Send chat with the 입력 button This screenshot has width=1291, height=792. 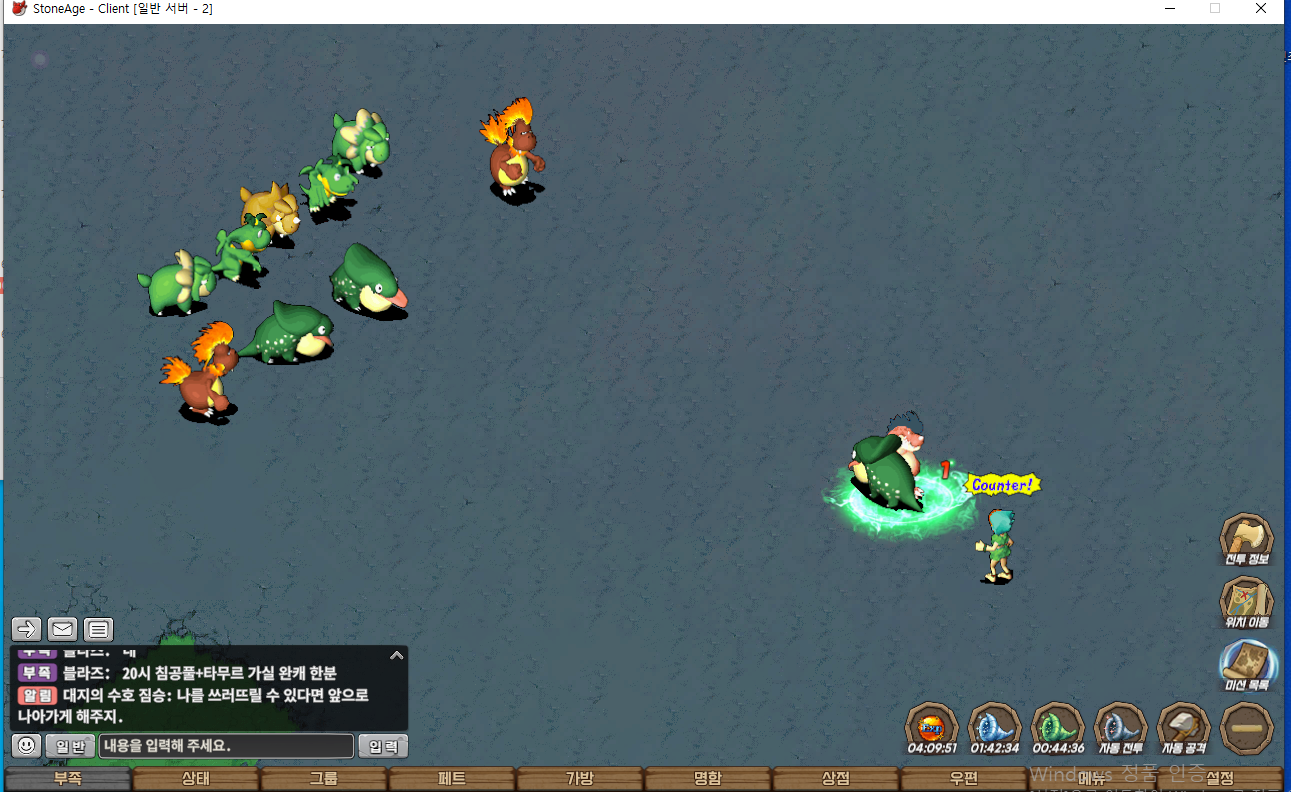click(383, 746)
